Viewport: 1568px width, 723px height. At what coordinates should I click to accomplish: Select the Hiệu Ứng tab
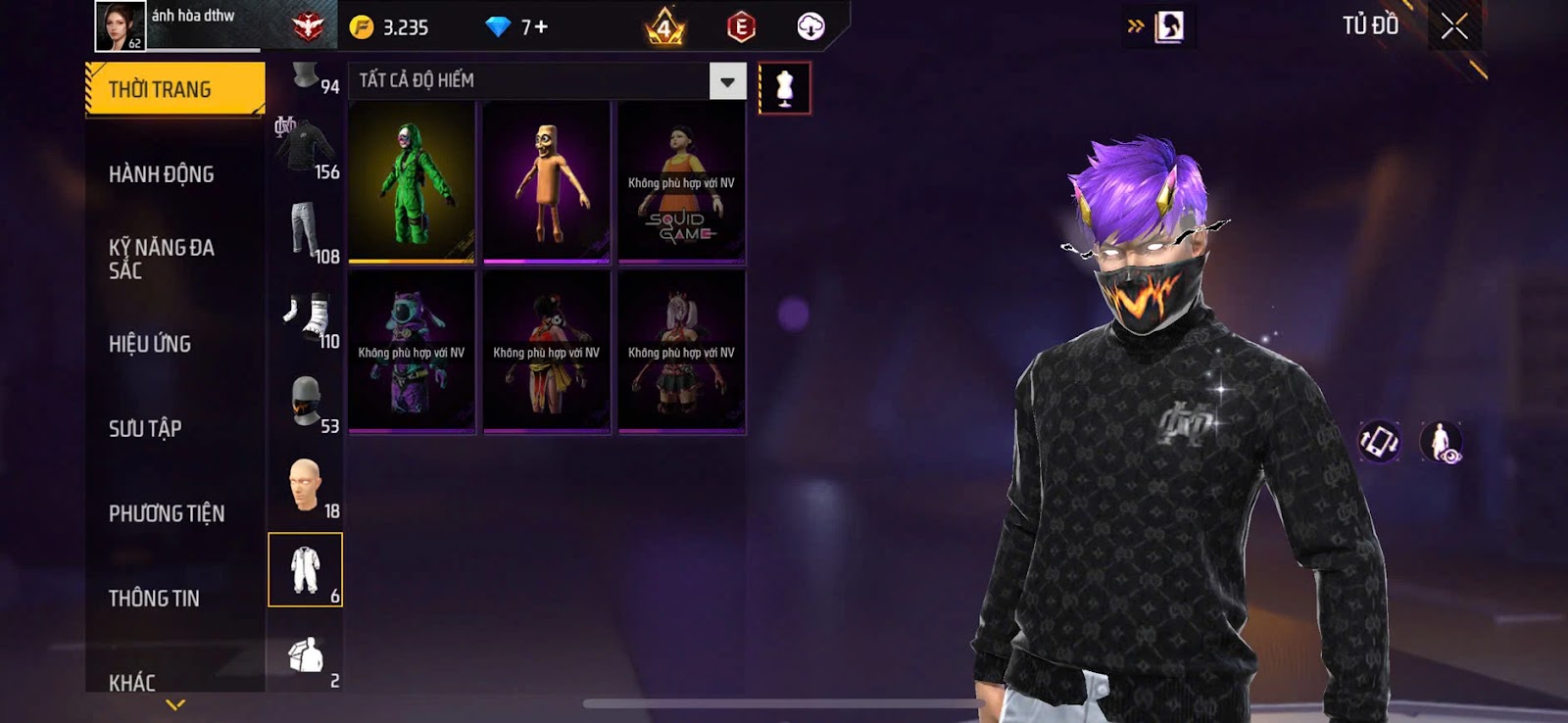pos(150,344)
